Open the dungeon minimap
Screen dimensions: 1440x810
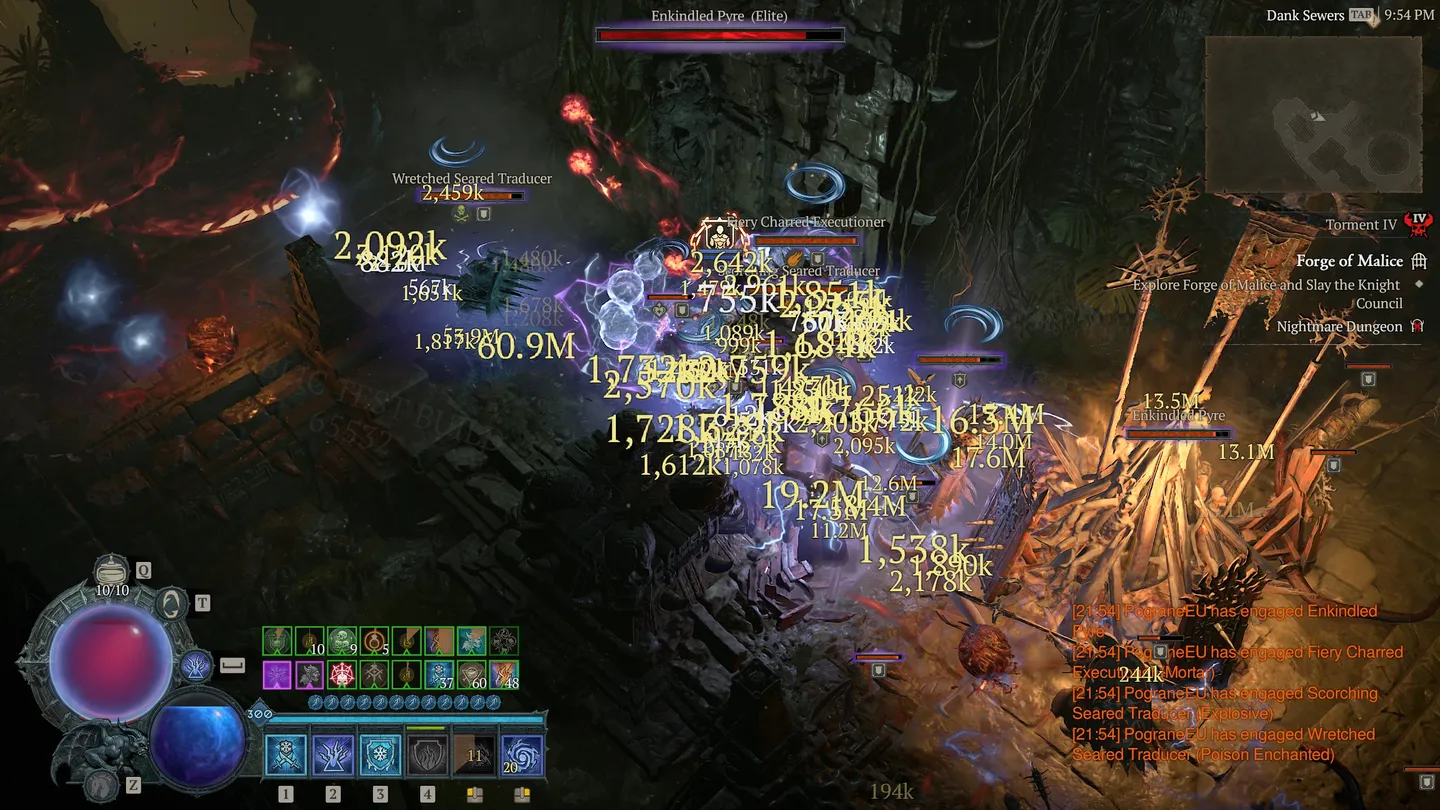1313,114
